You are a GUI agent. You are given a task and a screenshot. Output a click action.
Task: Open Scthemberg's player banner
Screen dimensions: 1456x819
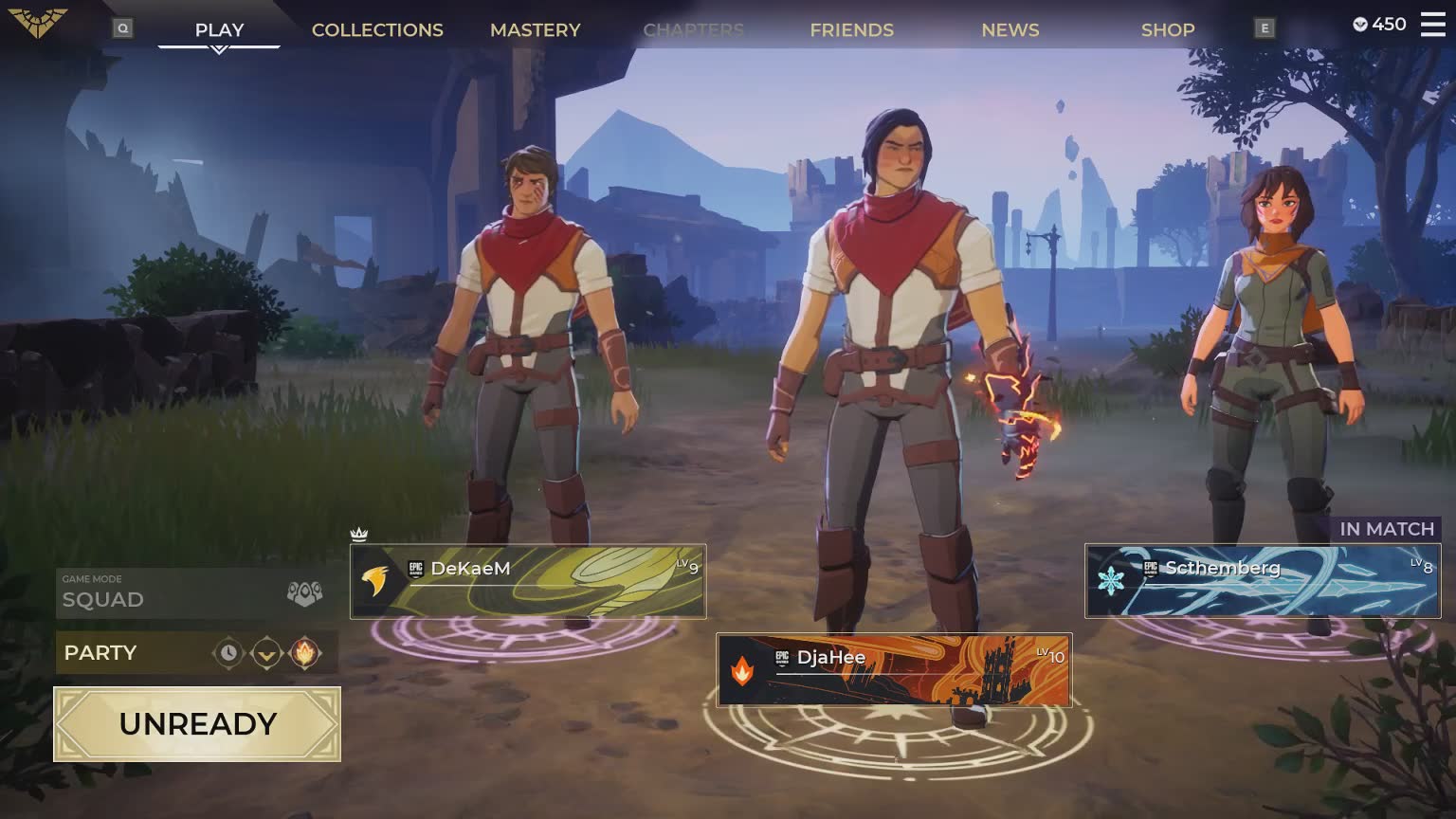[x=1263, y=581]
